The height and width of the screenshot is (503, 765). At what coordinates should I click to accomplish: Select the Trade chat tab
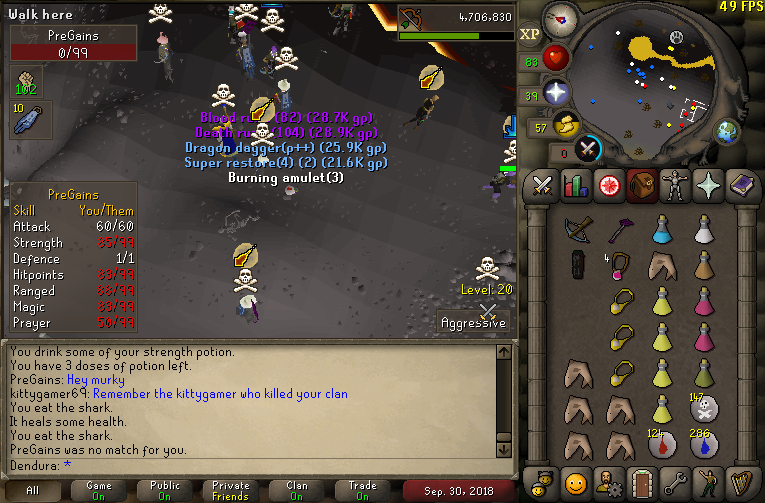point(363,490)
